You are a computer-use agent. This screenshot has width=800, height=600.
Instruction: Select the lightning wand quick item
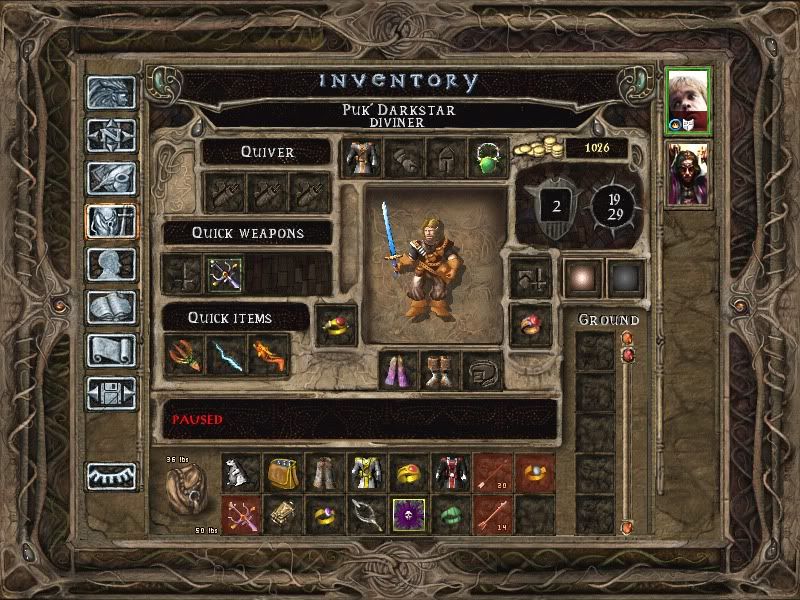tap(226, 355)
